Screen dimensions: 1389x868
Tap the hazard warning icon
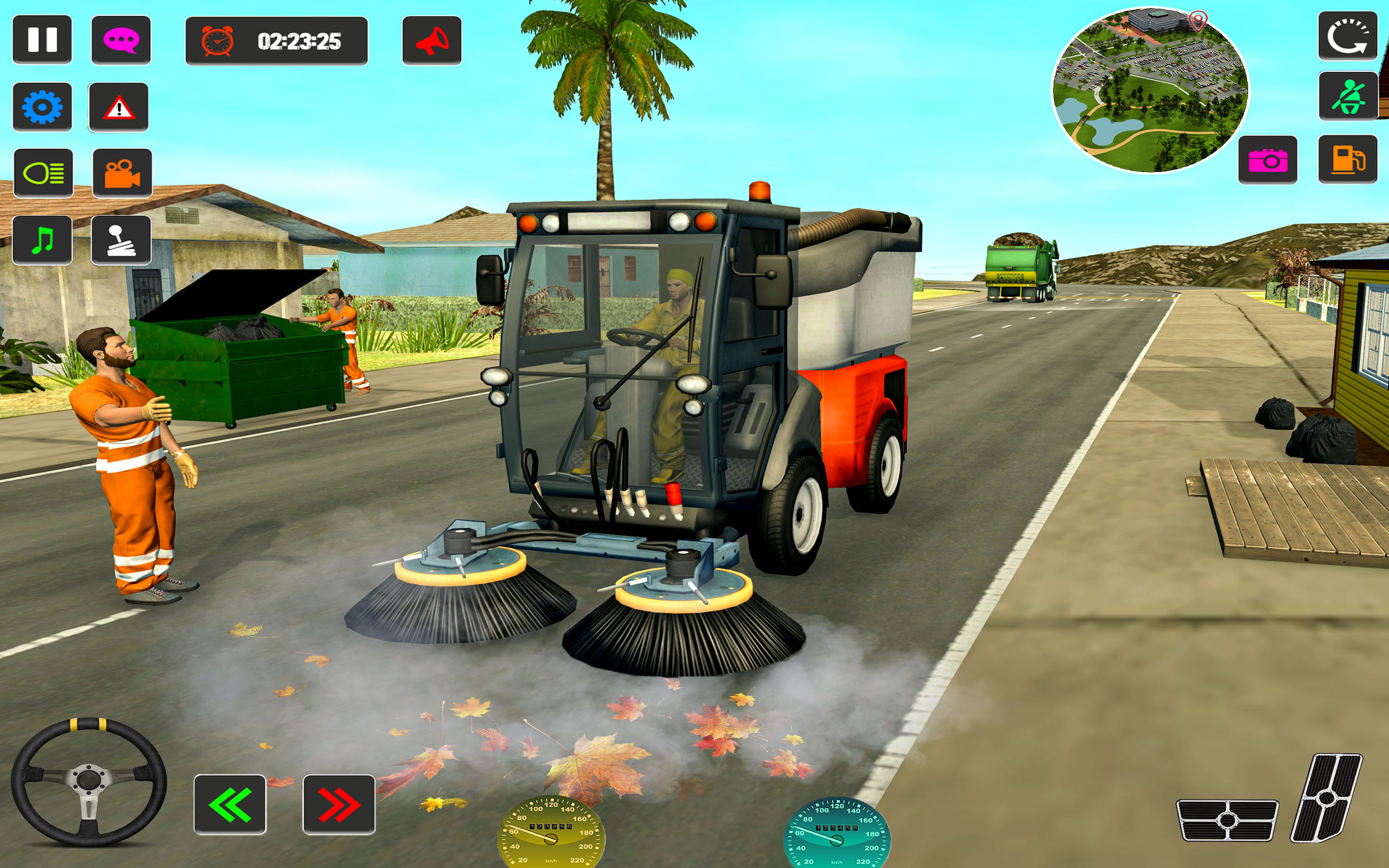pos(118,108)
